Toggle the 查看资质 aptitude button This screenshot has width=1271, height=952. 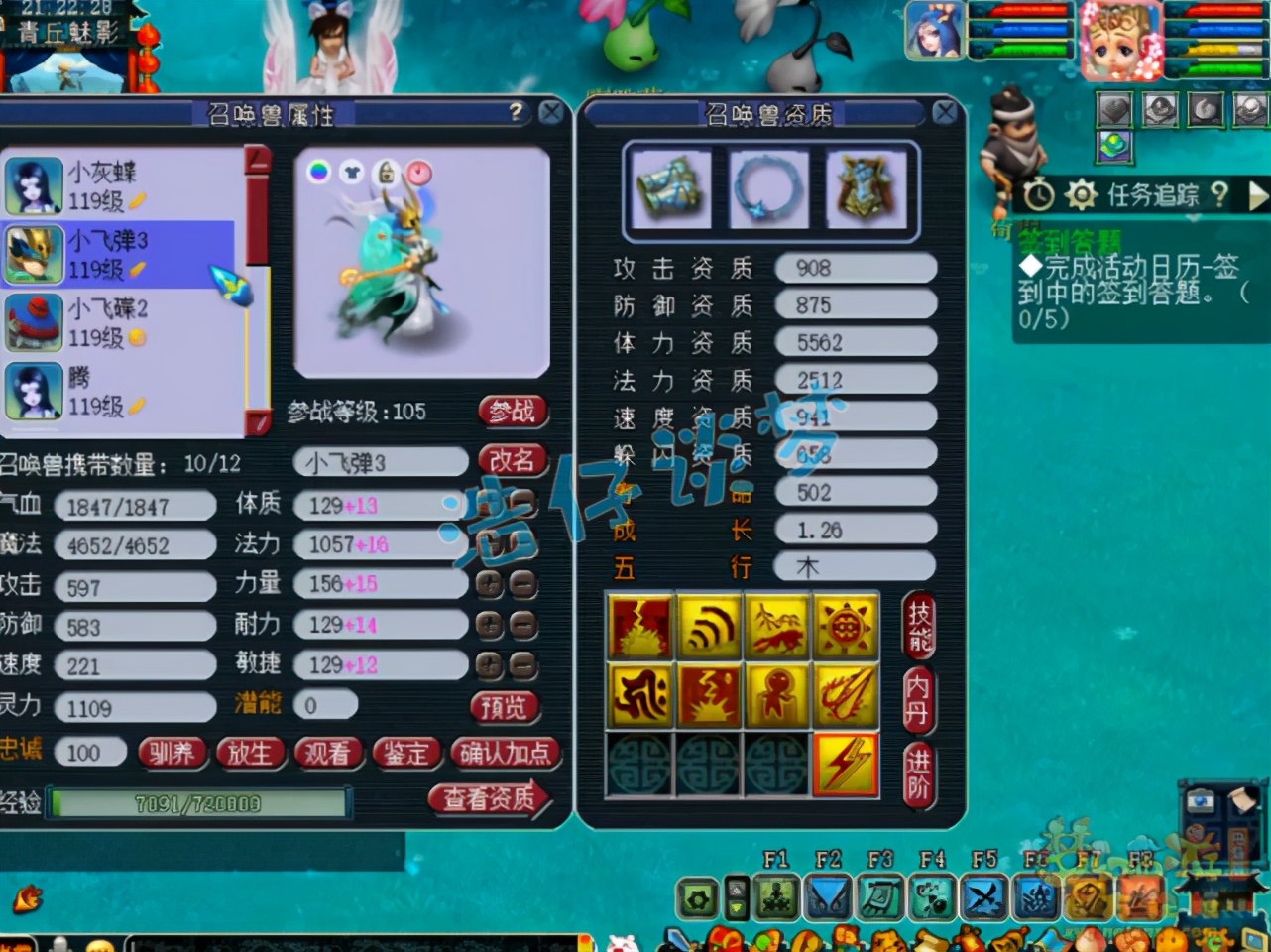pos(488,798)
